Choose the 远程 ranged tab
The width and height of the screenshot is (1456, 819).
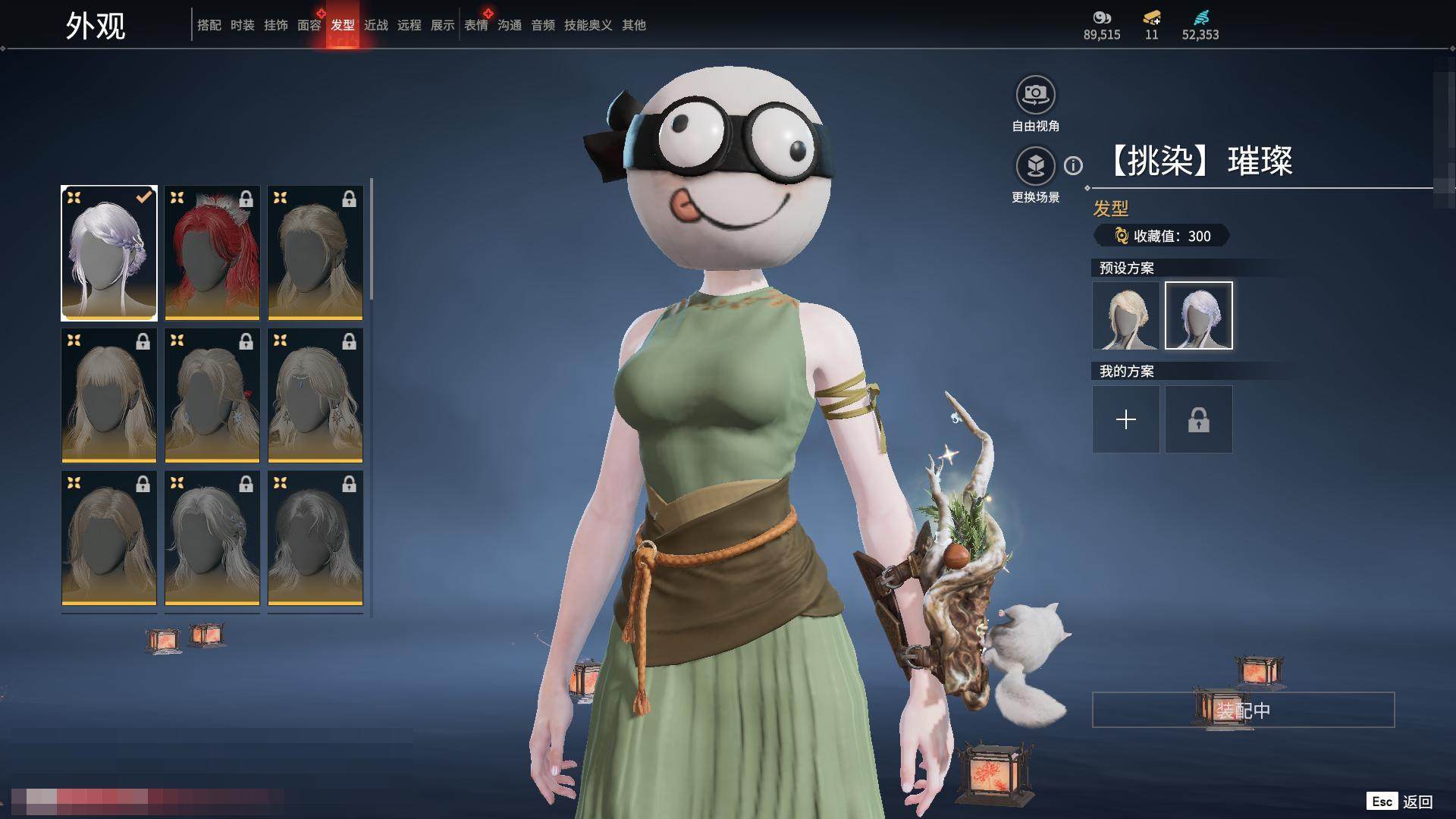click(409, 25)
